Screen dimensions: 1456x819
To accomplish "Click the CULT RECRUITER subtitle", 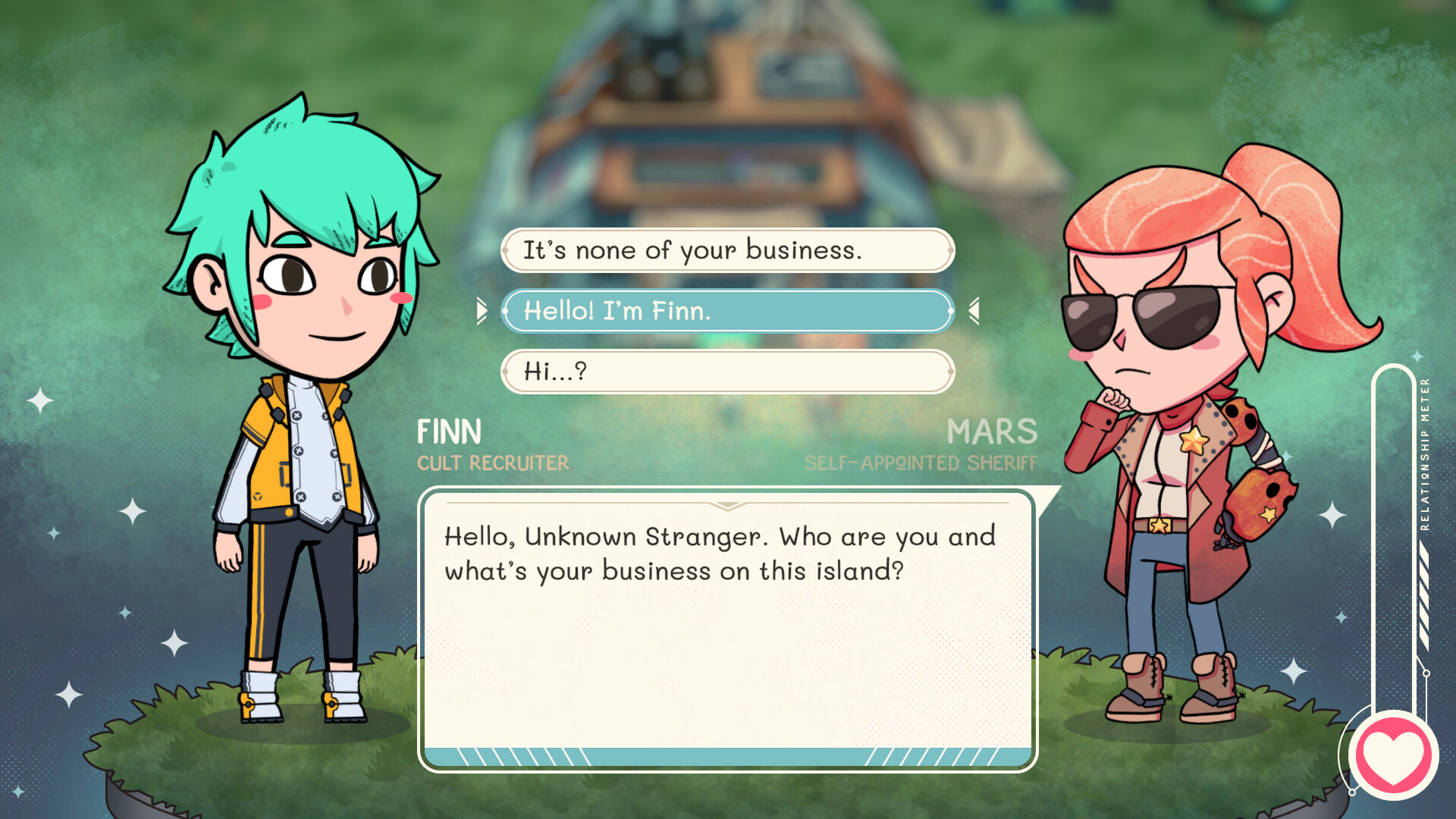I will pyautogui.click(x=493, y=463).
